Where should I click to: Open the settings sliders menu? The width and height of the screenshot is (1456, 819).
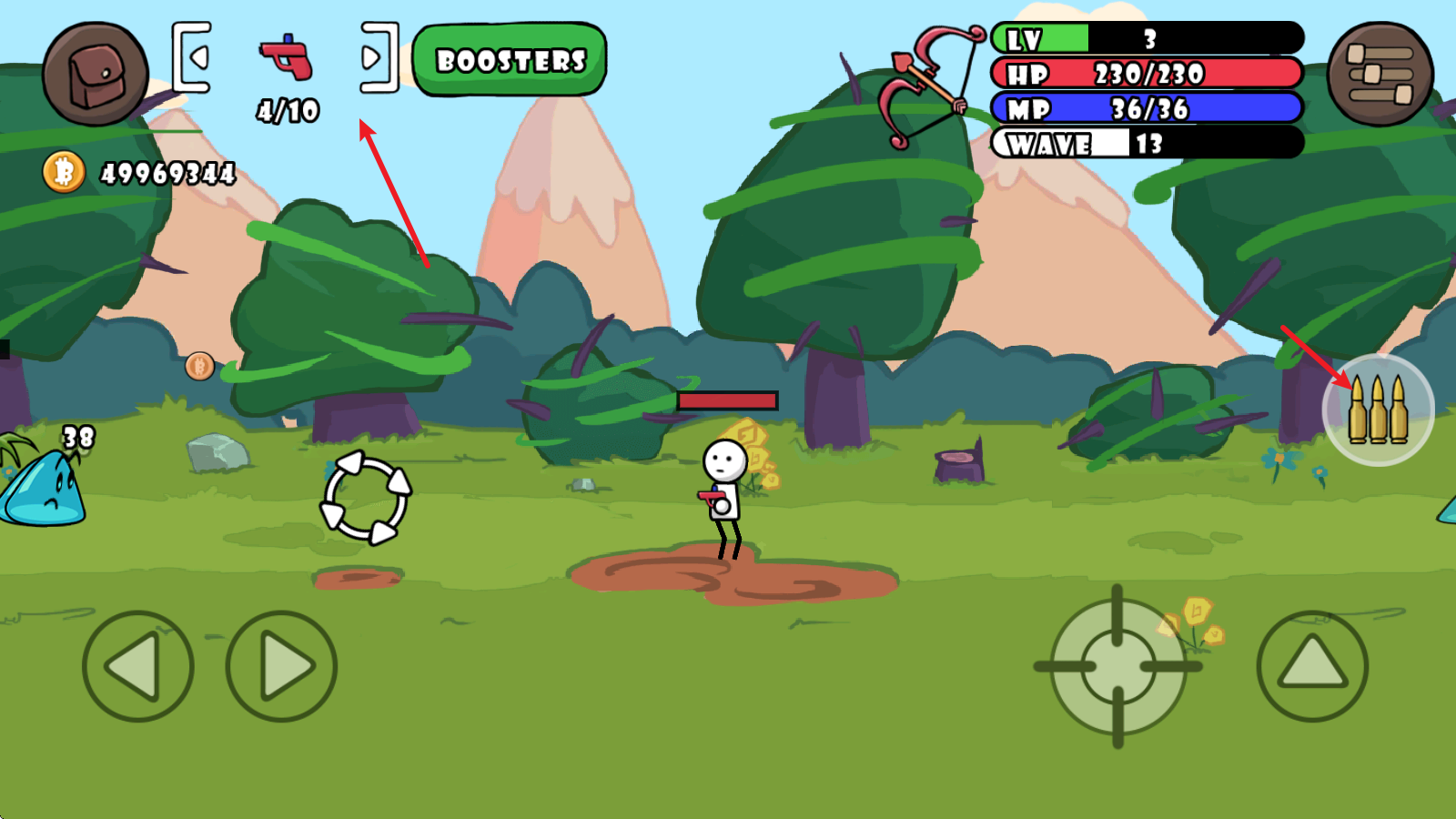1380,75
